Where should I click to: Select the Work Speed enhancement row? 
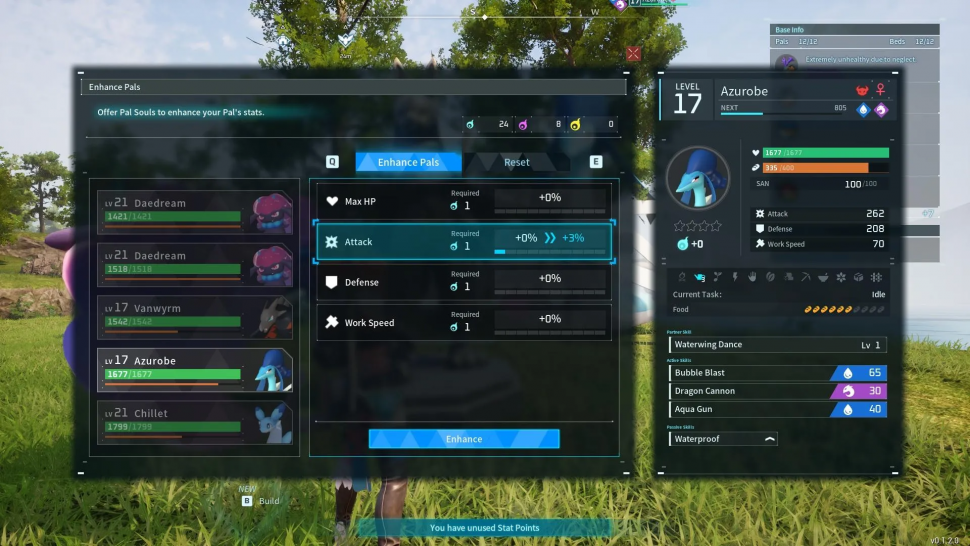[x=464, y=323]
